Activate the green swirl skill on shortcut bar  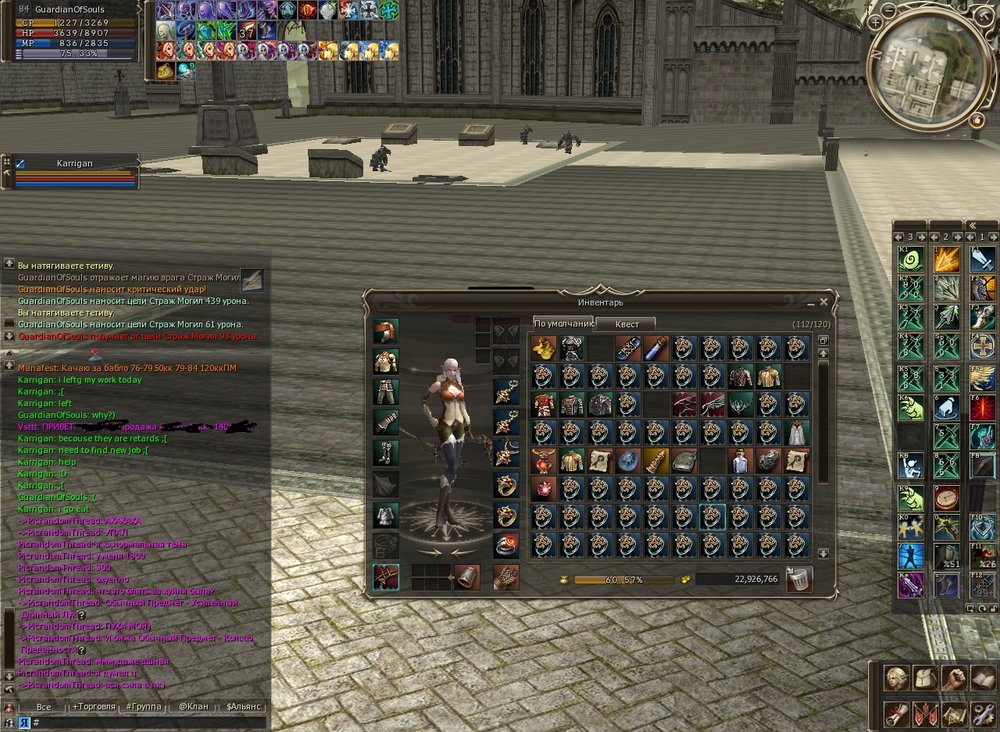910,259
